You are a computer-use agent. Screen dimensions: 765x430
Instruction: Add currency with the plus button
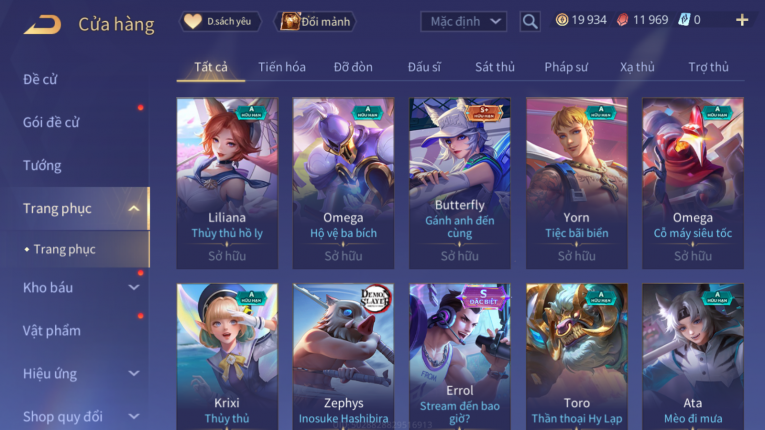741,20
